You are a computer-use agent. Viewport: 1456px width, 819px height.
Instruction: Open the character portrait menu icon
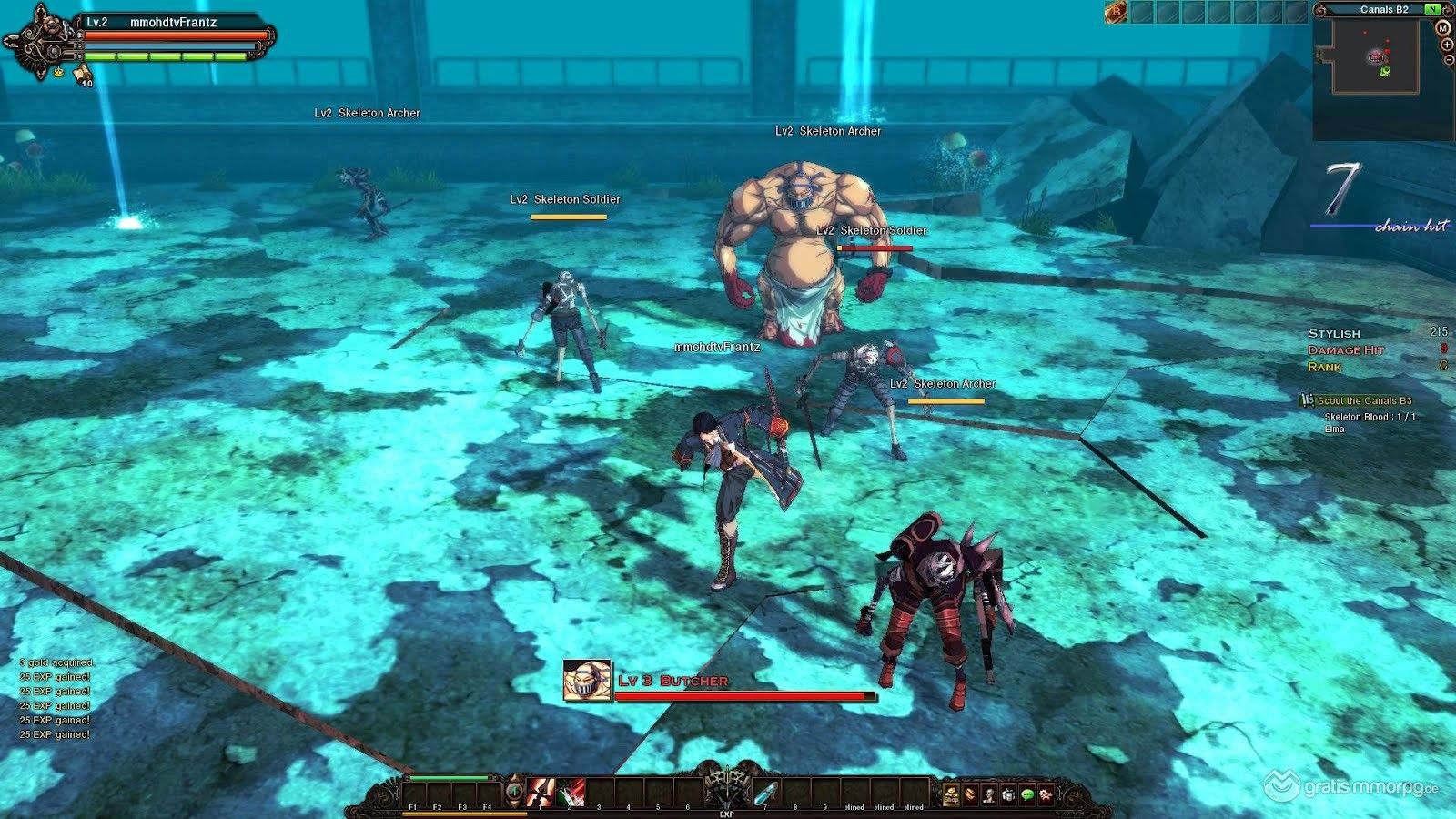click(989, 794)
